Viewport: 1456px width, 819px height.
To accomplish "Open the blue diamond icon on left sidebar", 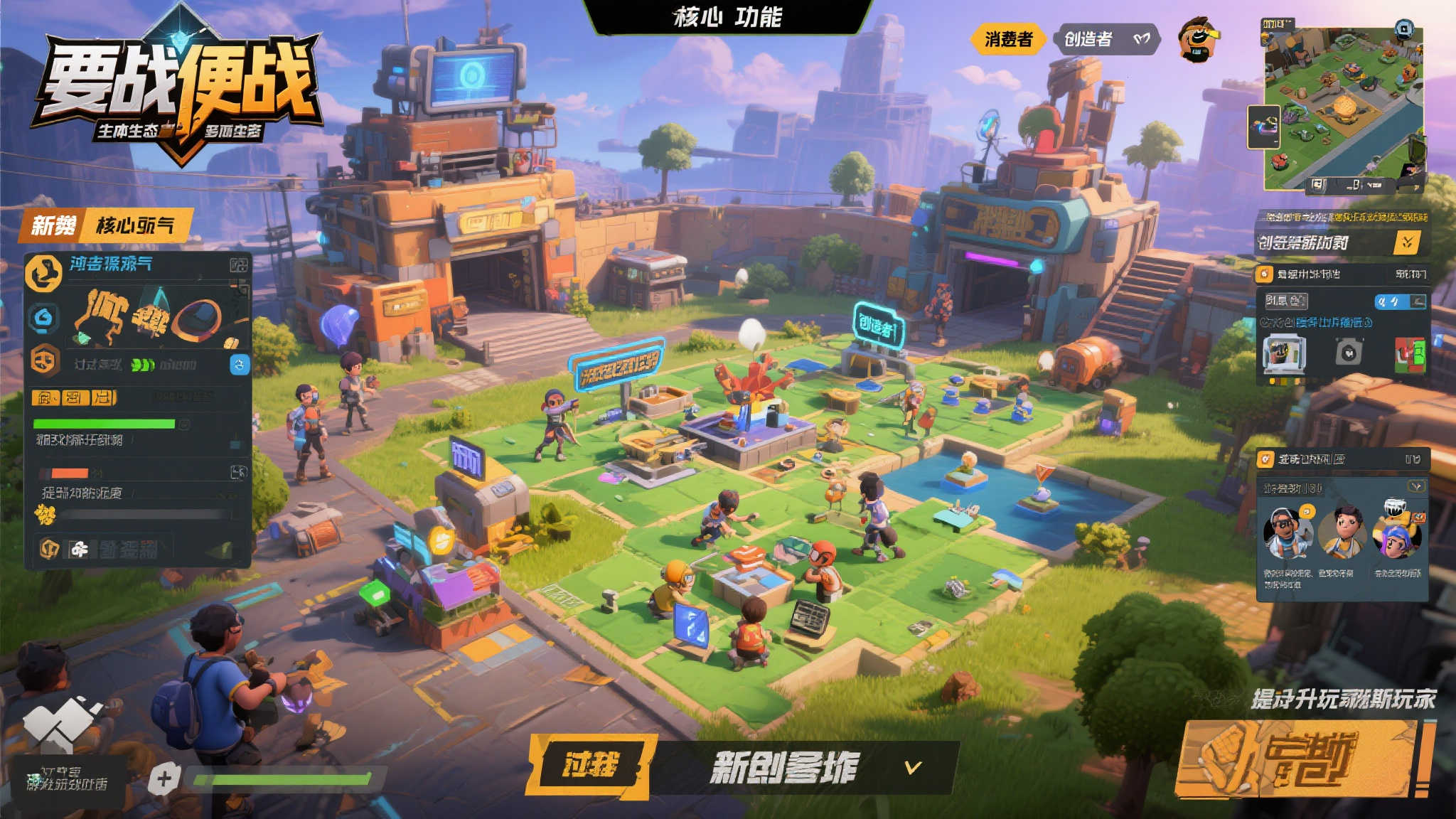I will [x=44, y=318].
